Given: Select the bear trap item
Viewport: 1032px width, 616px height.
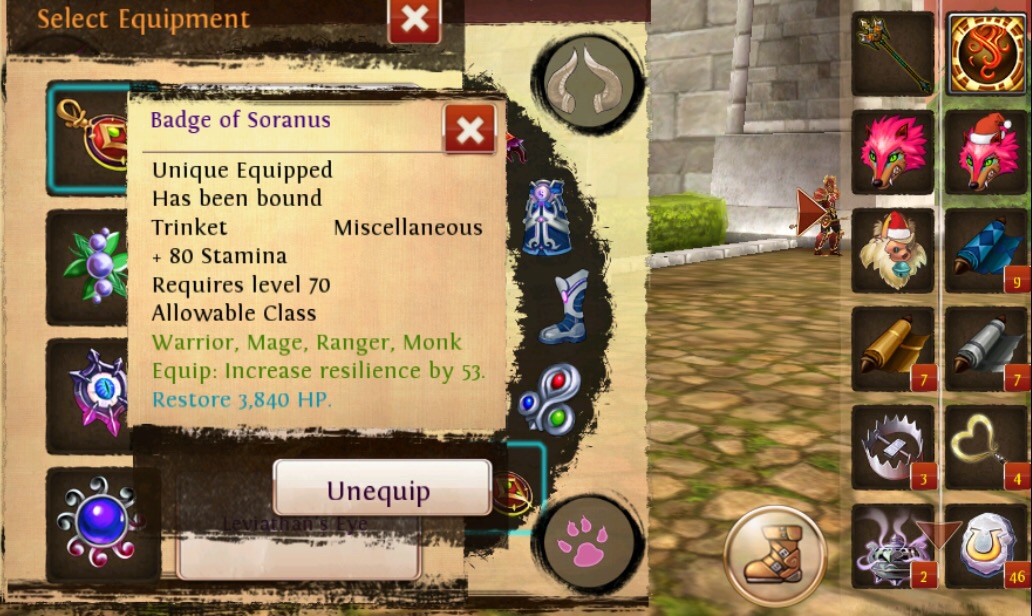Looking at the screenshot, I should 892,446.
